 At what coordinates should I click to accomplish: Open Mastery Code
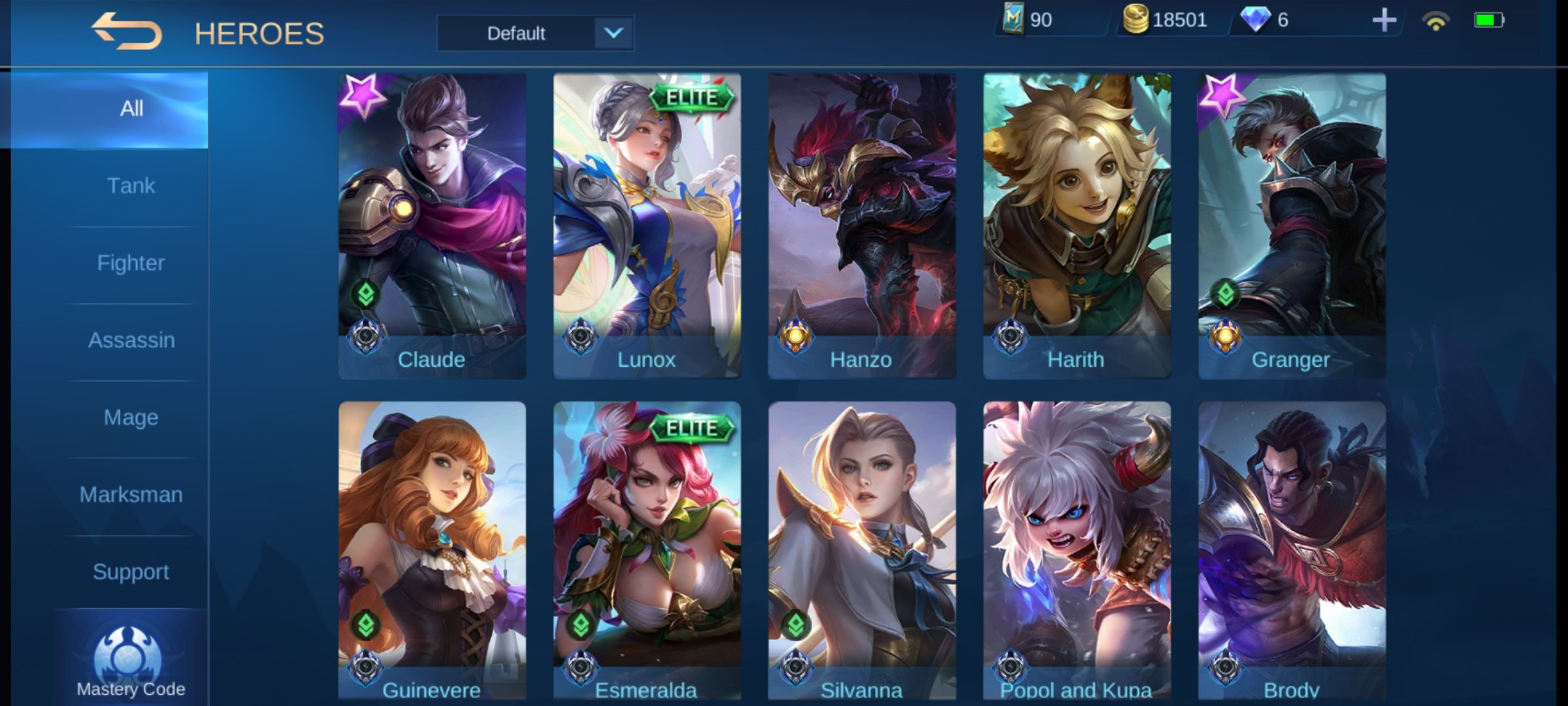(x=130, y=662)
